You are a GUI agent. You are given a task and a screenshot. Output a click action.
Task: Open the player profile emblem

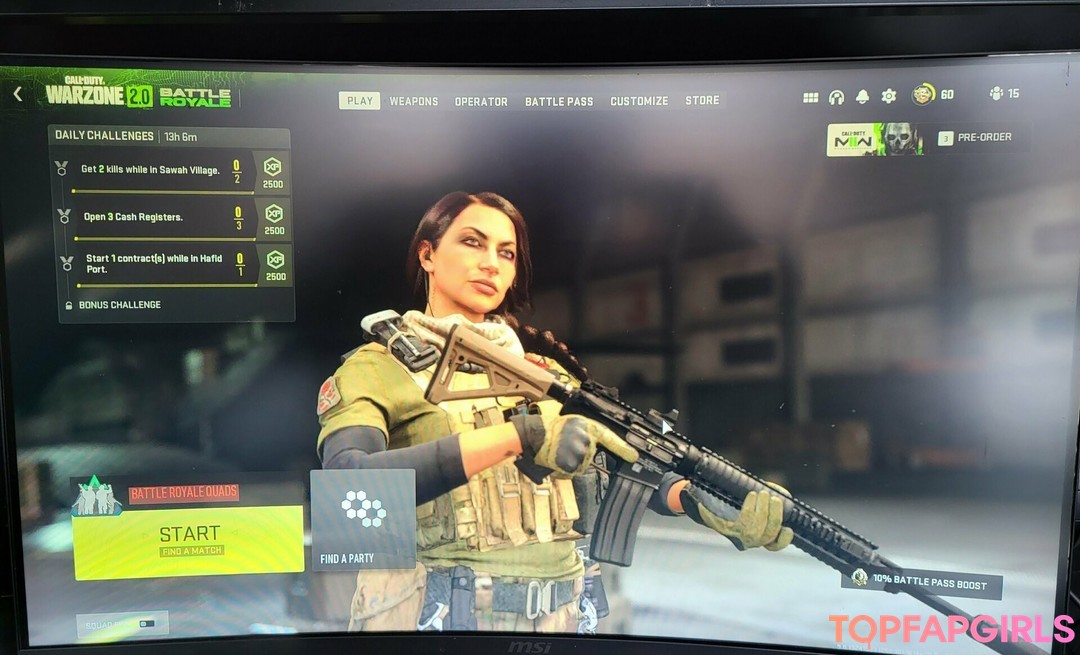(x=923, y=94)
